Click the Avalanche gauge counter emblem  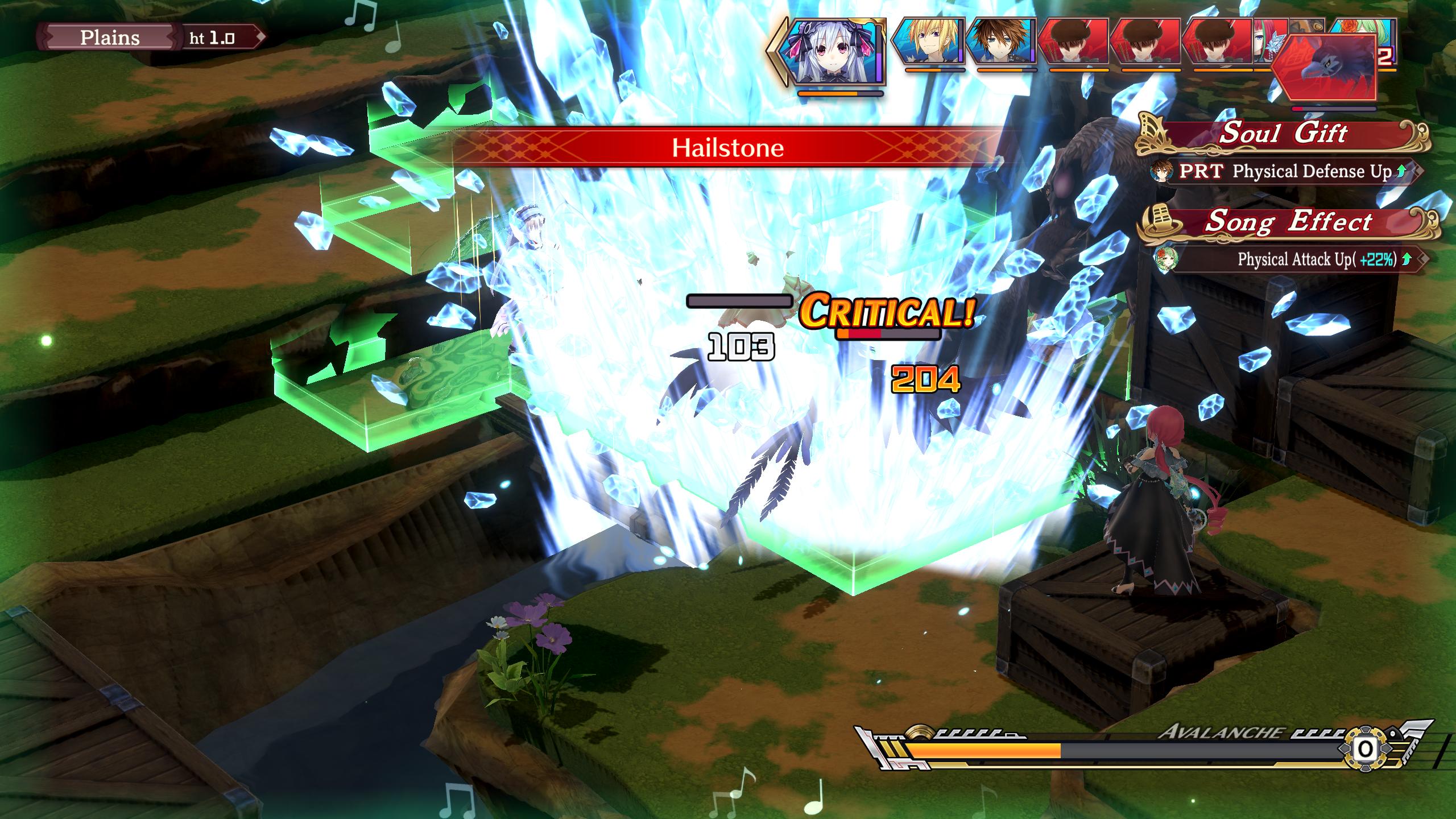click(1365, 749)
